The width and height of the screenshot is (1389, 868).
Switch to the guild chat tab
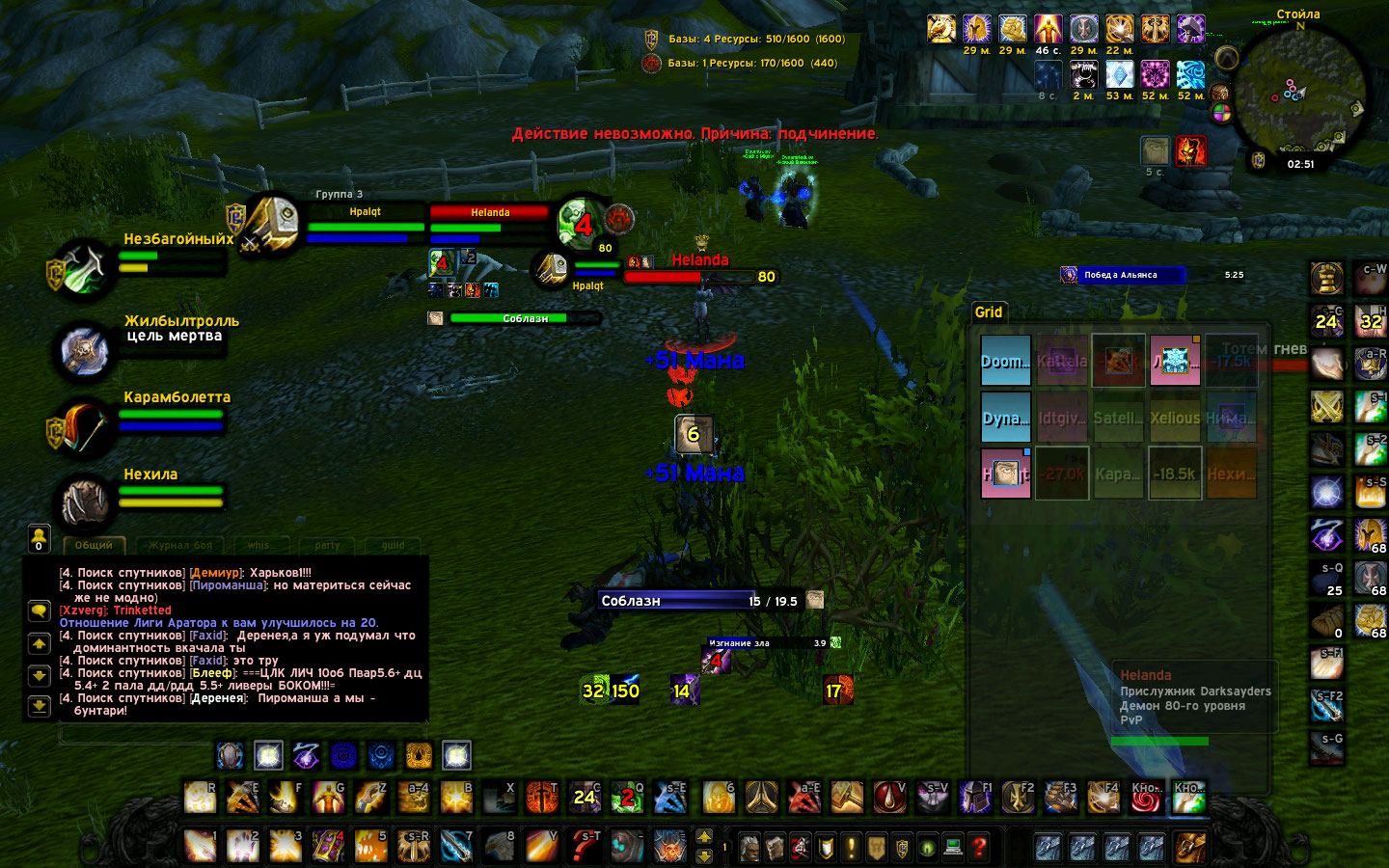click(x=393, y=545)
